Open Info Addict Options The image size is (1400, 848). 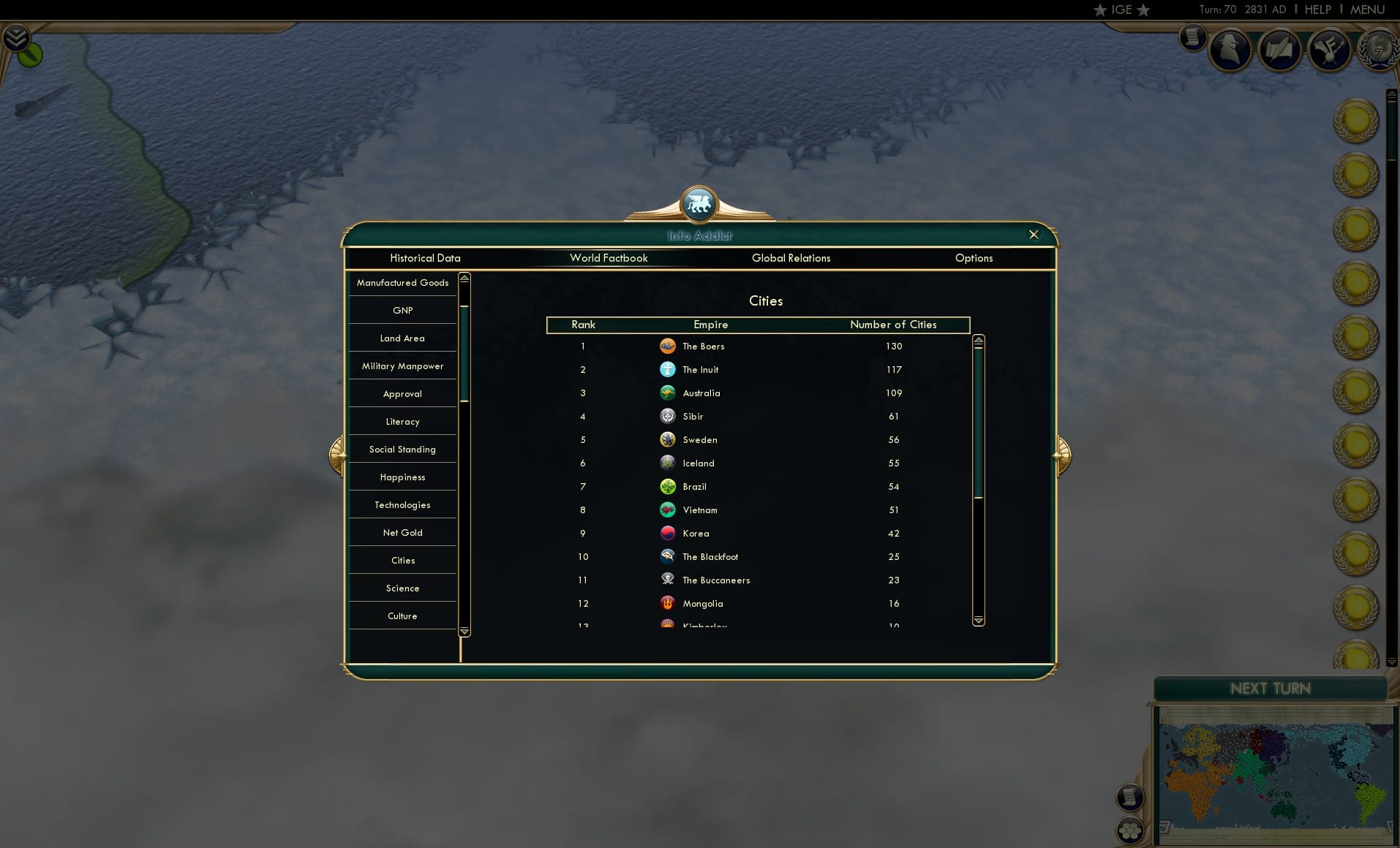974,258
